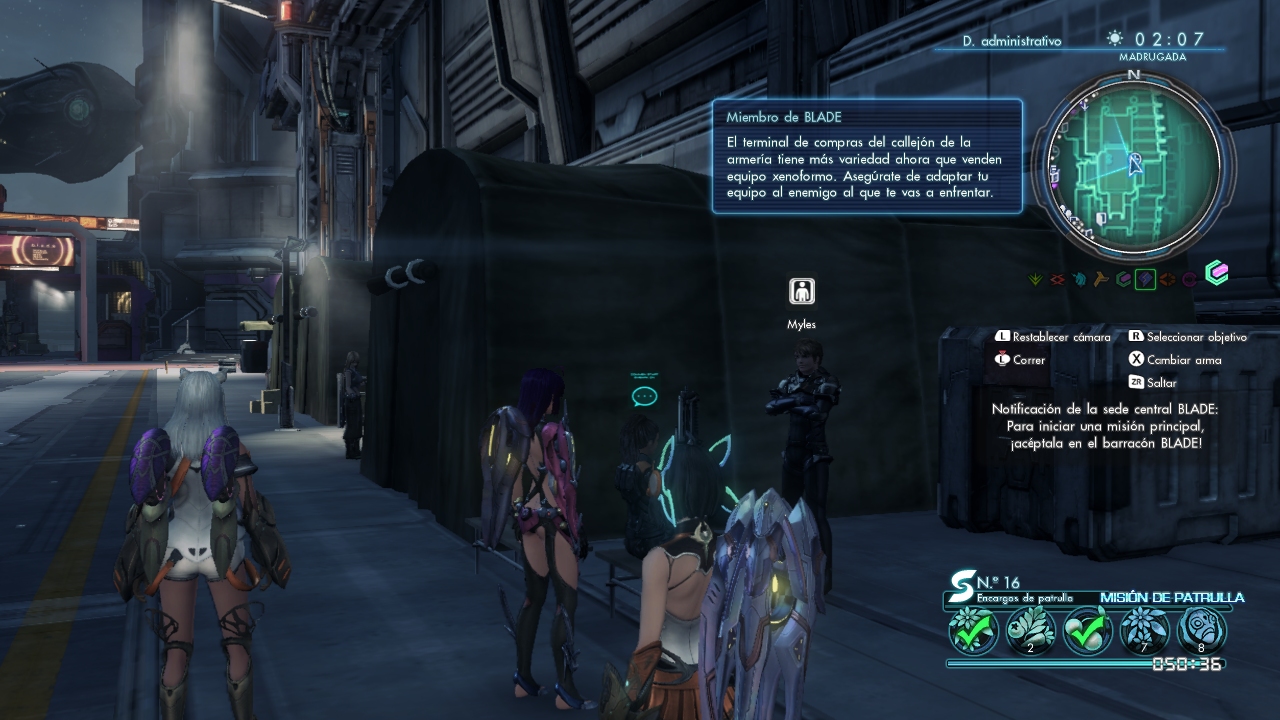Click the circular minimap
Screen dimensions: 1280x720
point(1133,164)
